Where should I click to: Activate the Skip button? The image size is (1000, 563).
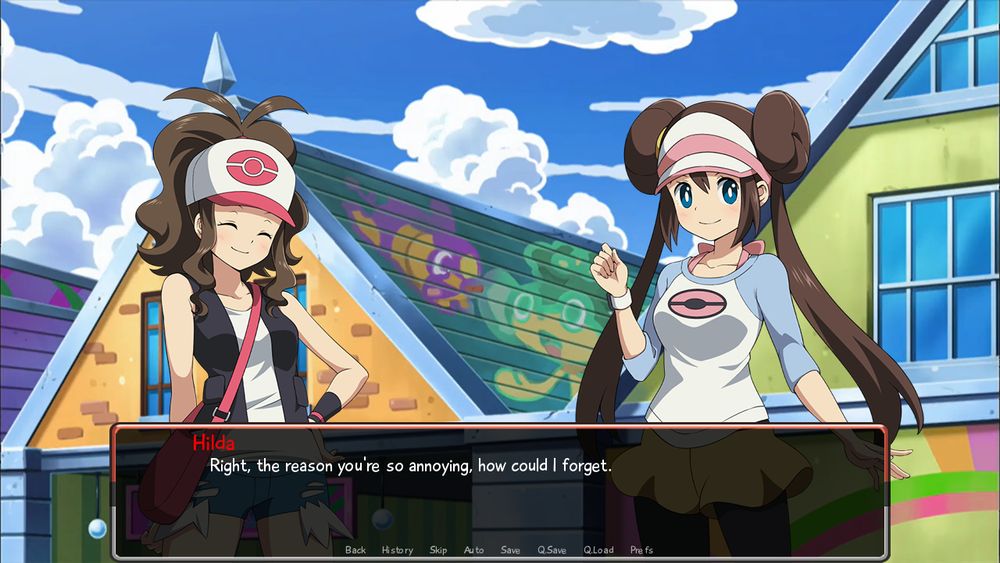coord(438,550)
